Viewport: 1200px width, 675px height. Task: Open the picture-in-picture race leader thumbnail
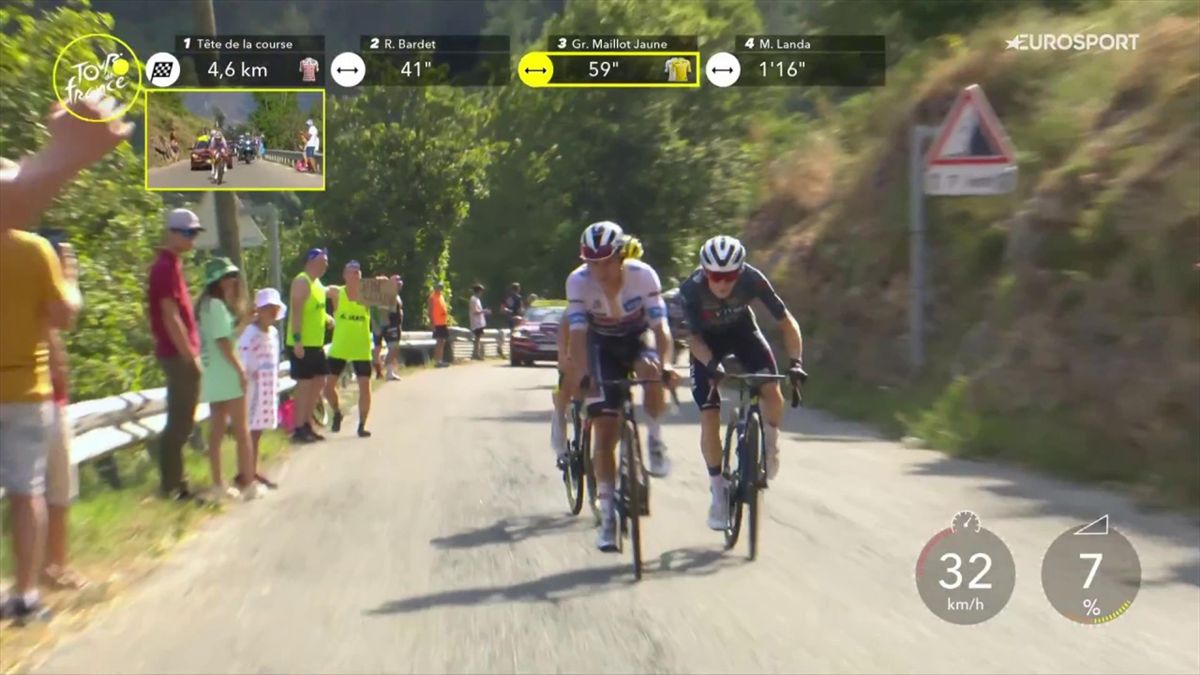(235, 140)
